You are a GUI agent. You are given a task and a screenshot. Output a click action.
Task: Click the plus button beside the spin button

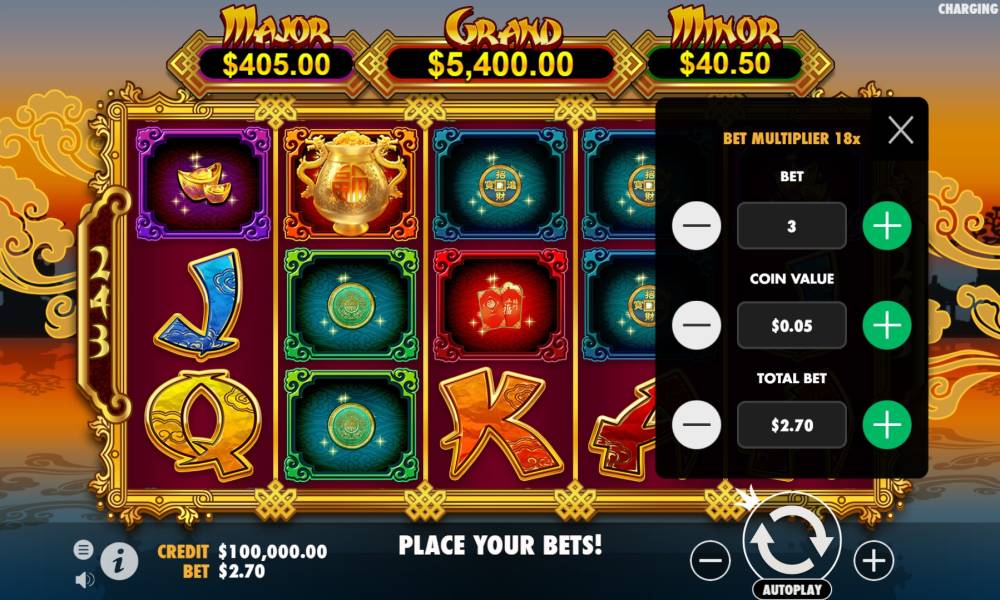click(x=873, y=561)
